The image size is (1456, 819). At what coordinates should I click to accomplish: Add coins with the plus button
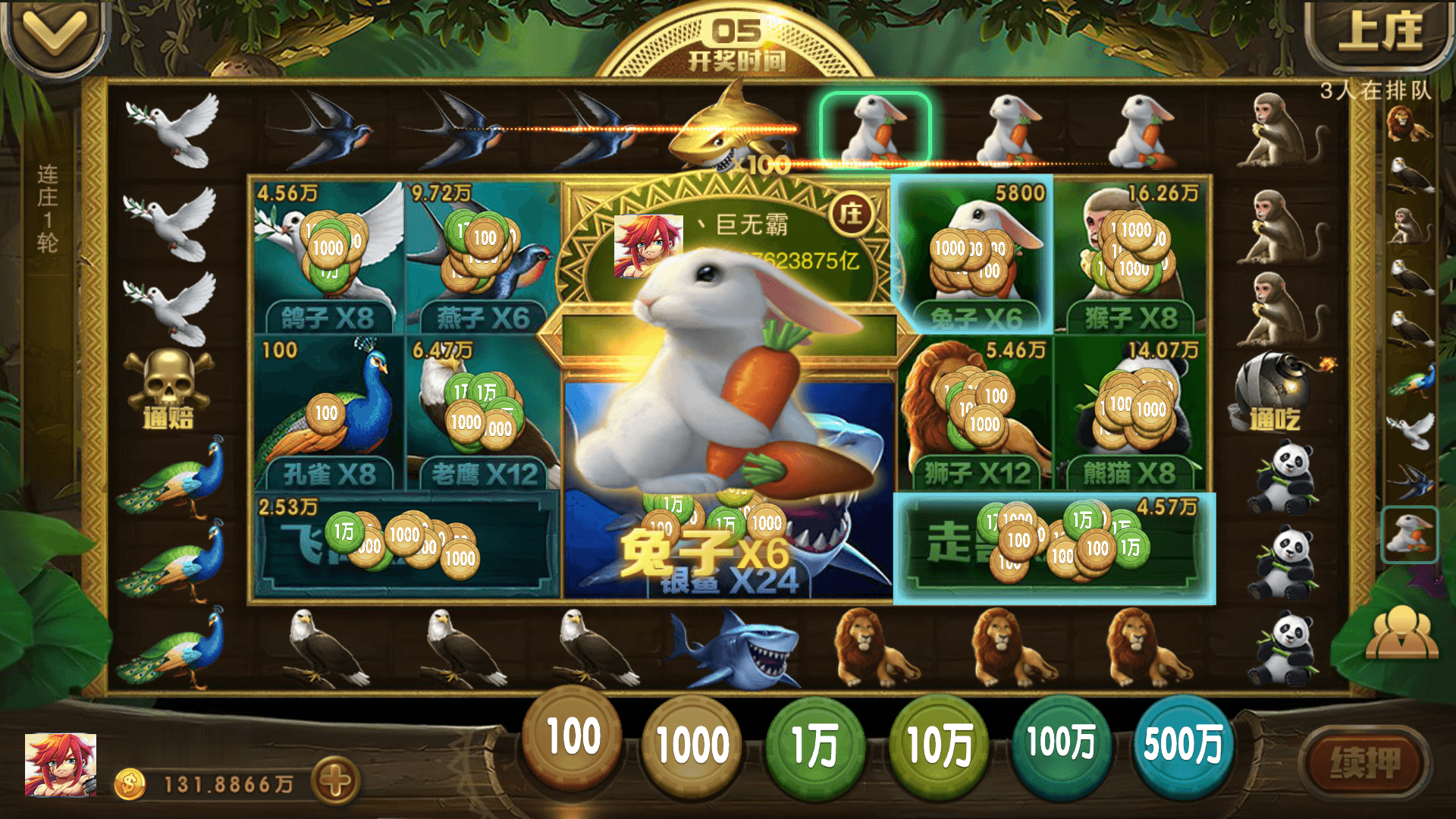click(x=336, y=781)
